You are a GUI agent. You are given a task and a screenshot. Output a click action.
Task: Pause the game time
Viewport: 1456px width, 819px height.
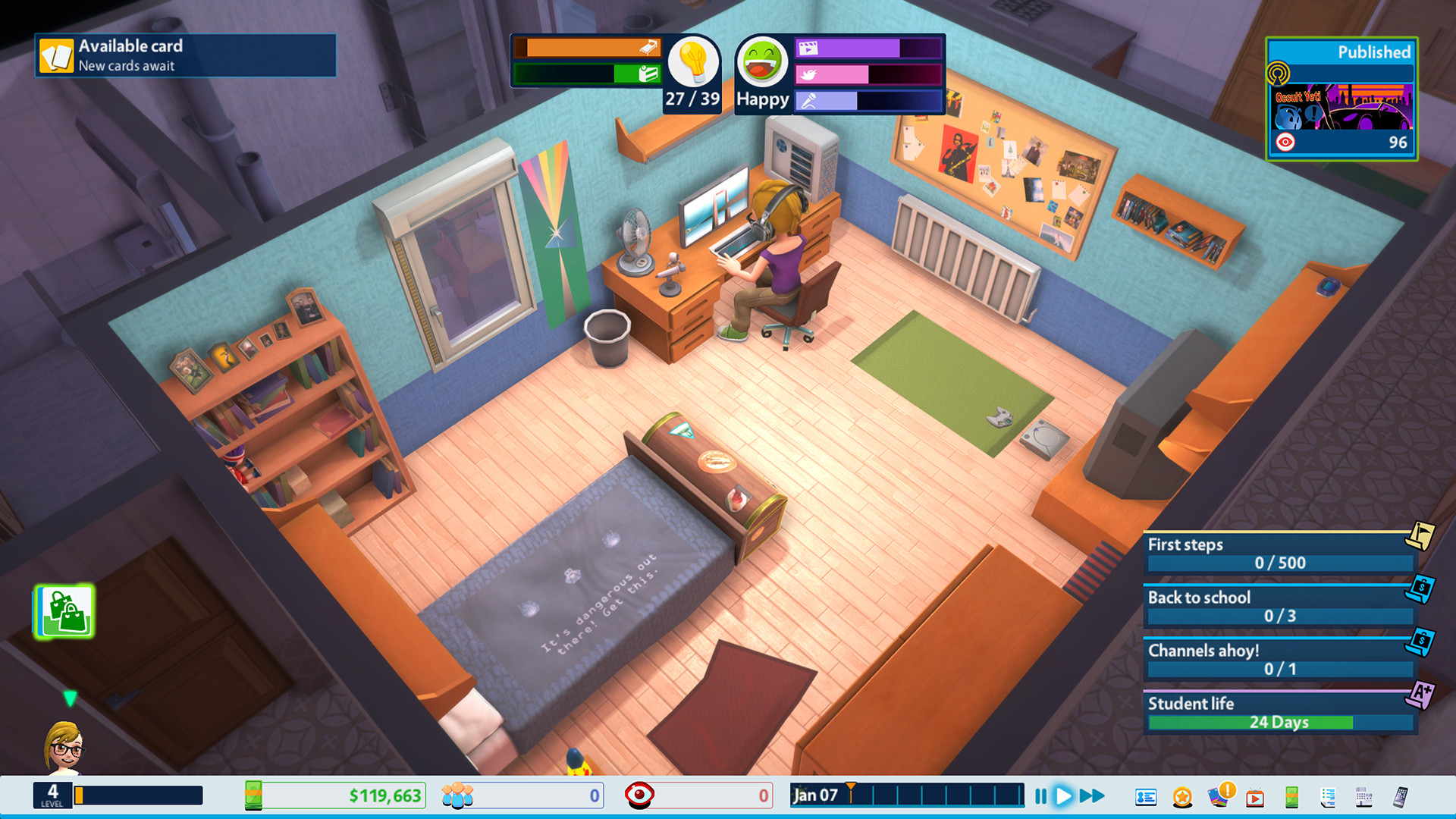1040,796
